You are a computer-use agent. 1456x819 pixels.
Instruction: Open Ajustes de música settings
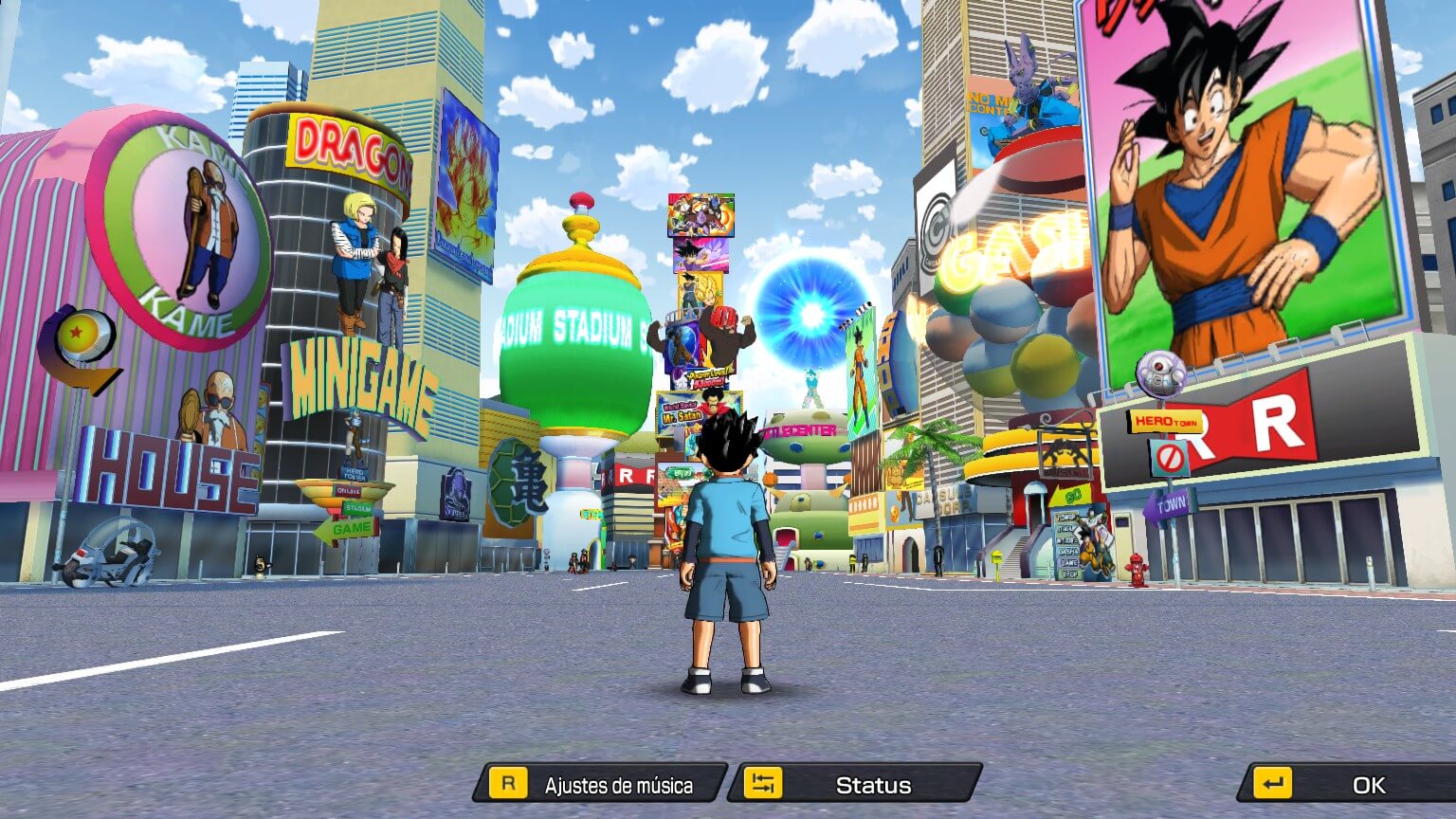[x=601, y=784]
